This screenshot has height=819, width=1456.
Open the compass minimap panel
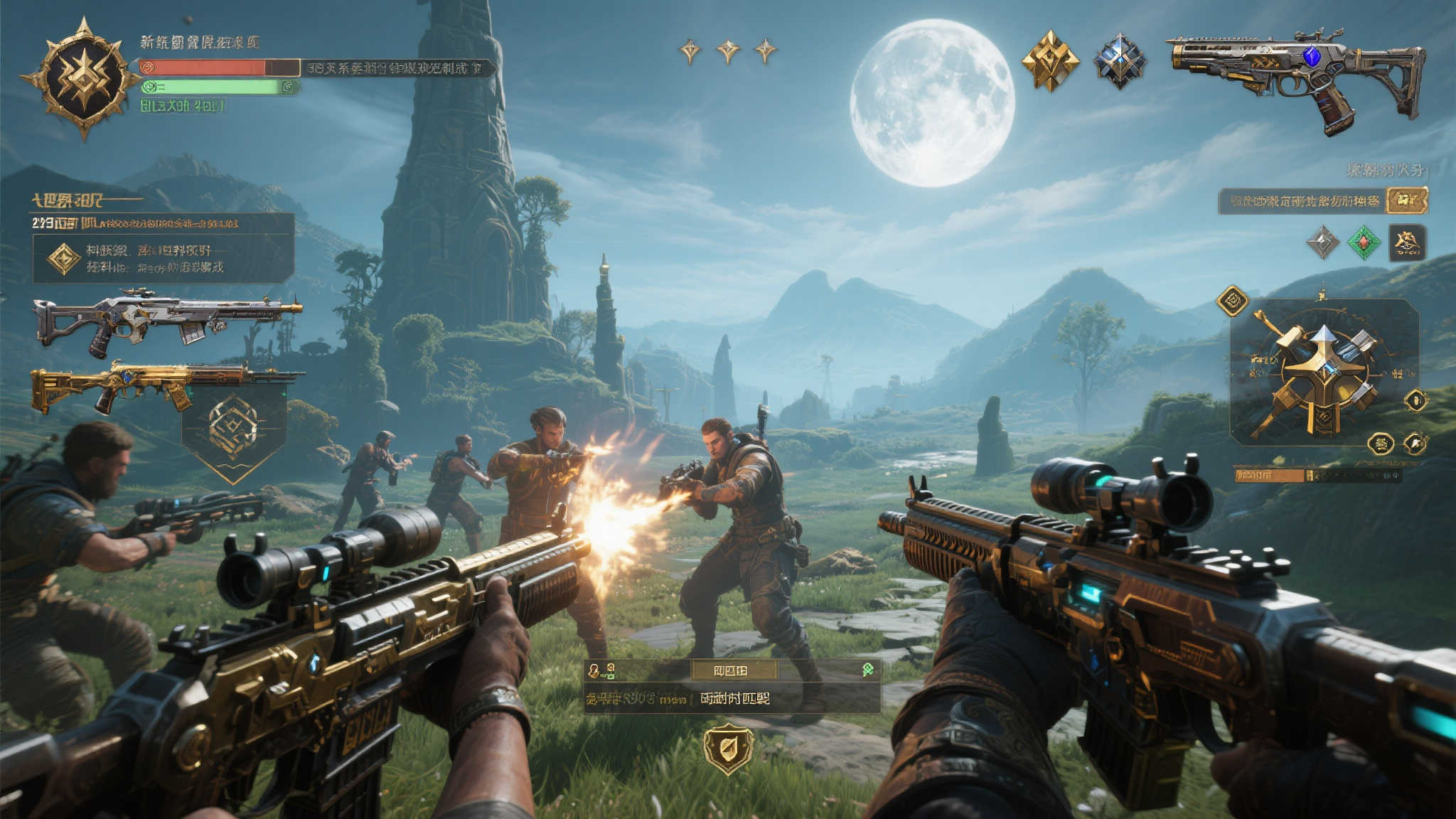(1324, 371)
